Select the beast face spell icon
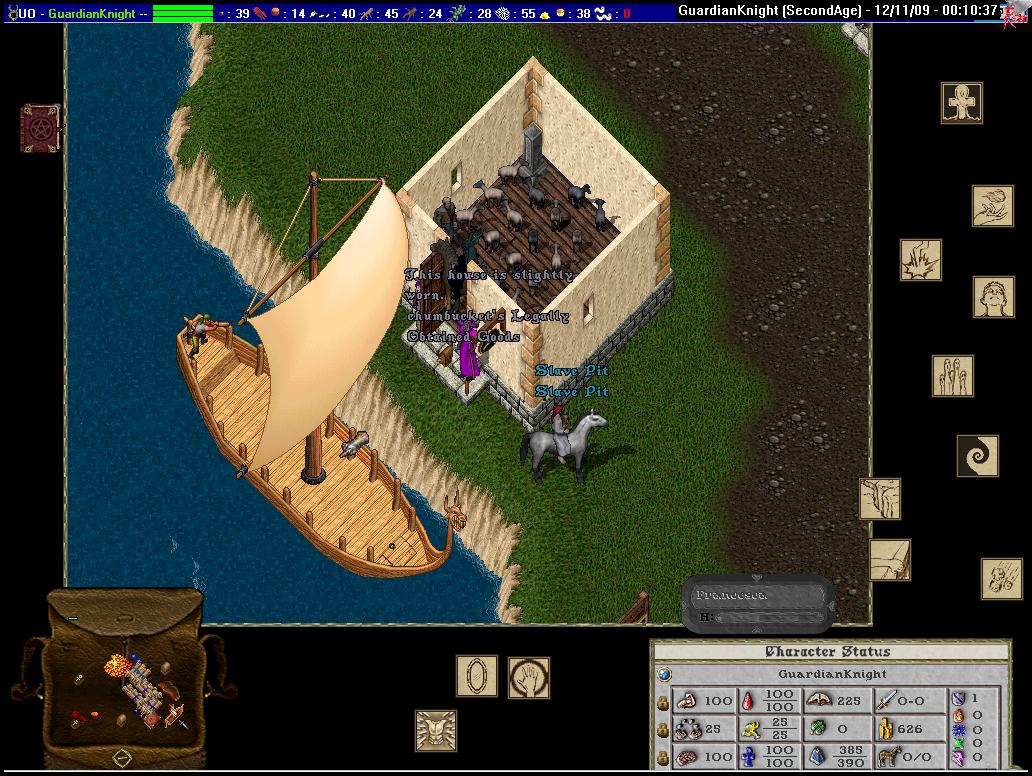1032x776 pixels. [x=436, y=730]
